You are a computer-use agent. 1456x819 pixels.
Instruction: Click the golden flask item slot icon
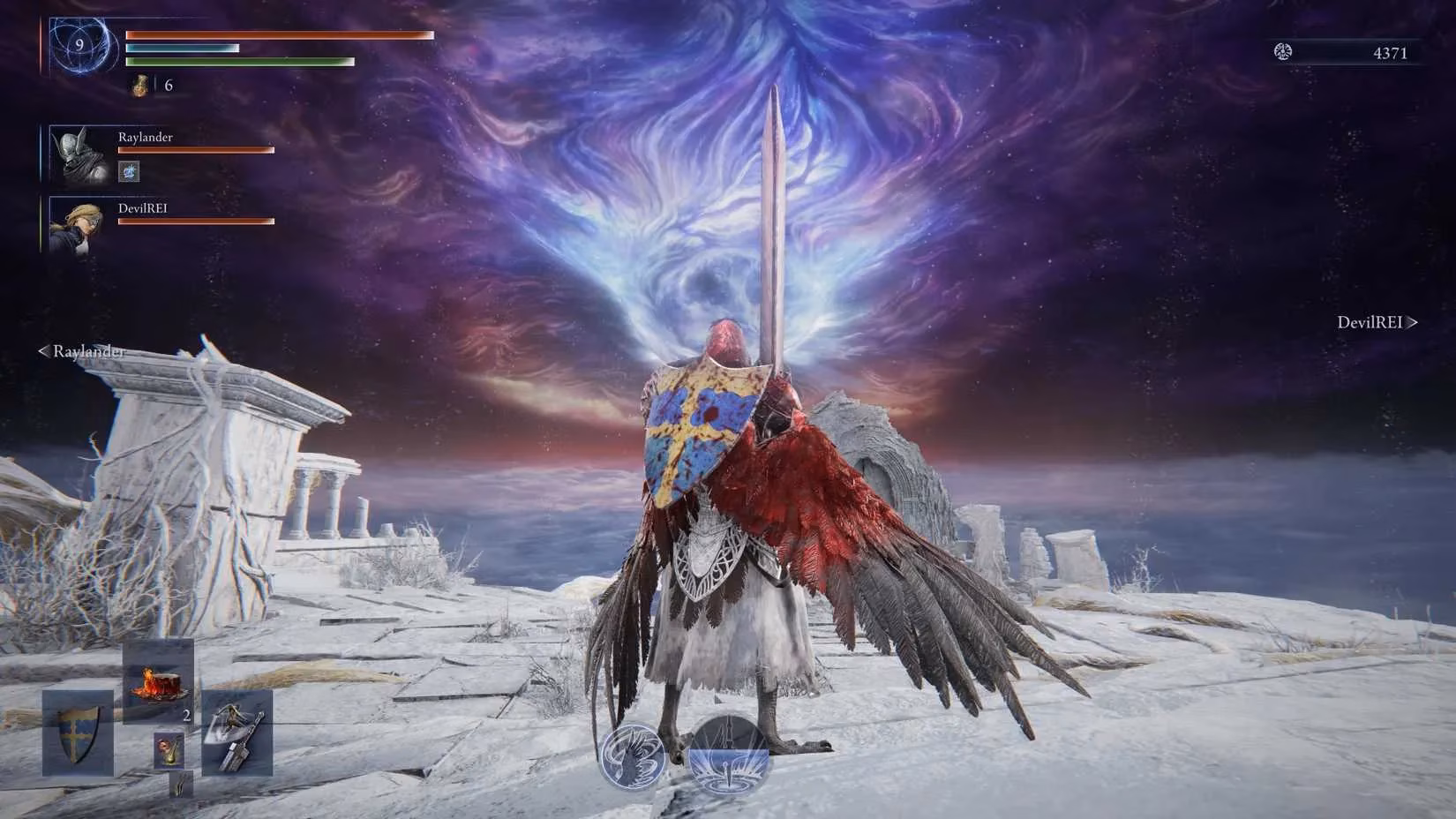pos(170,748)
